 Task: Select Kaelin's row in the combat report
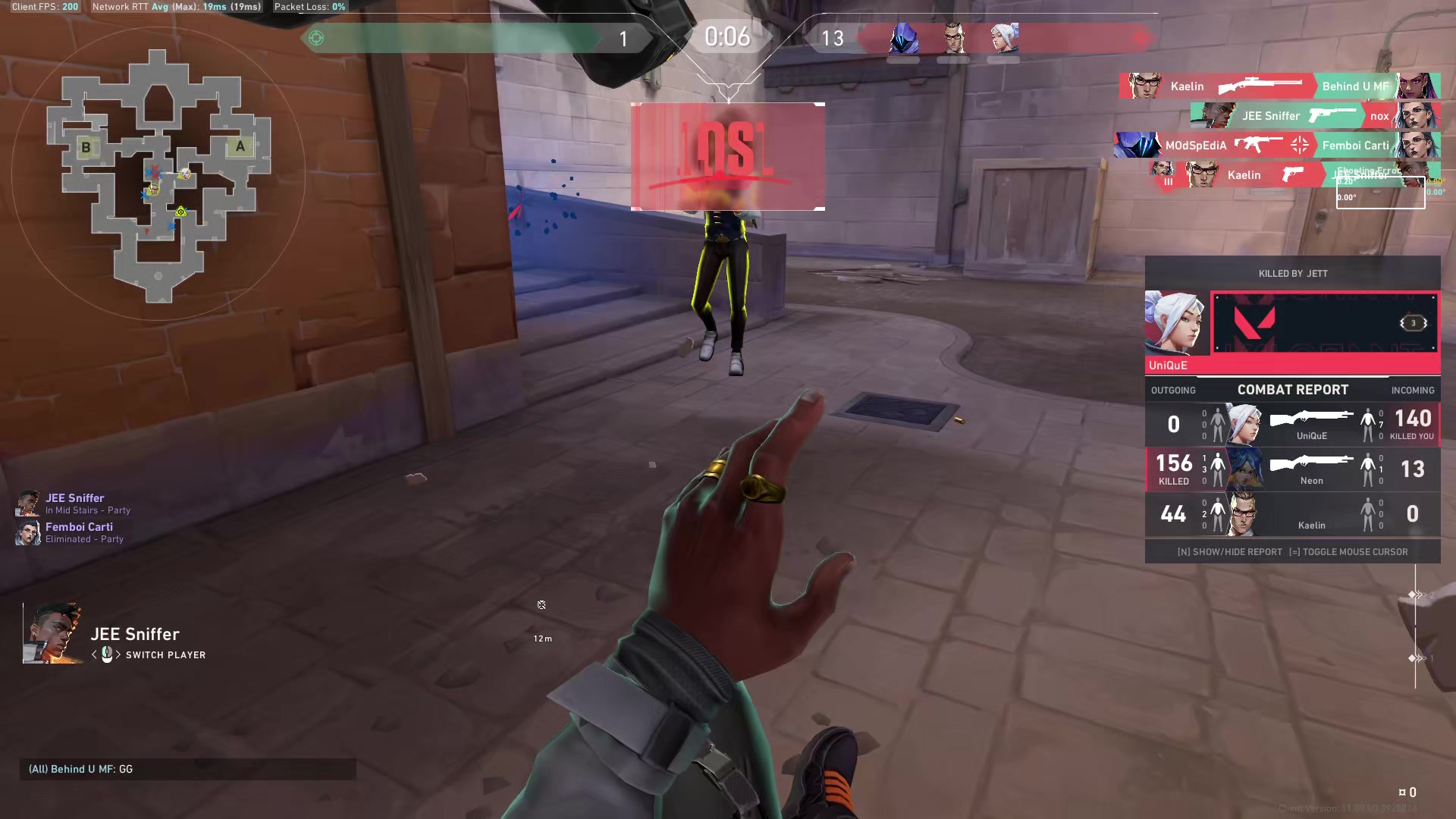[1293, 514]
